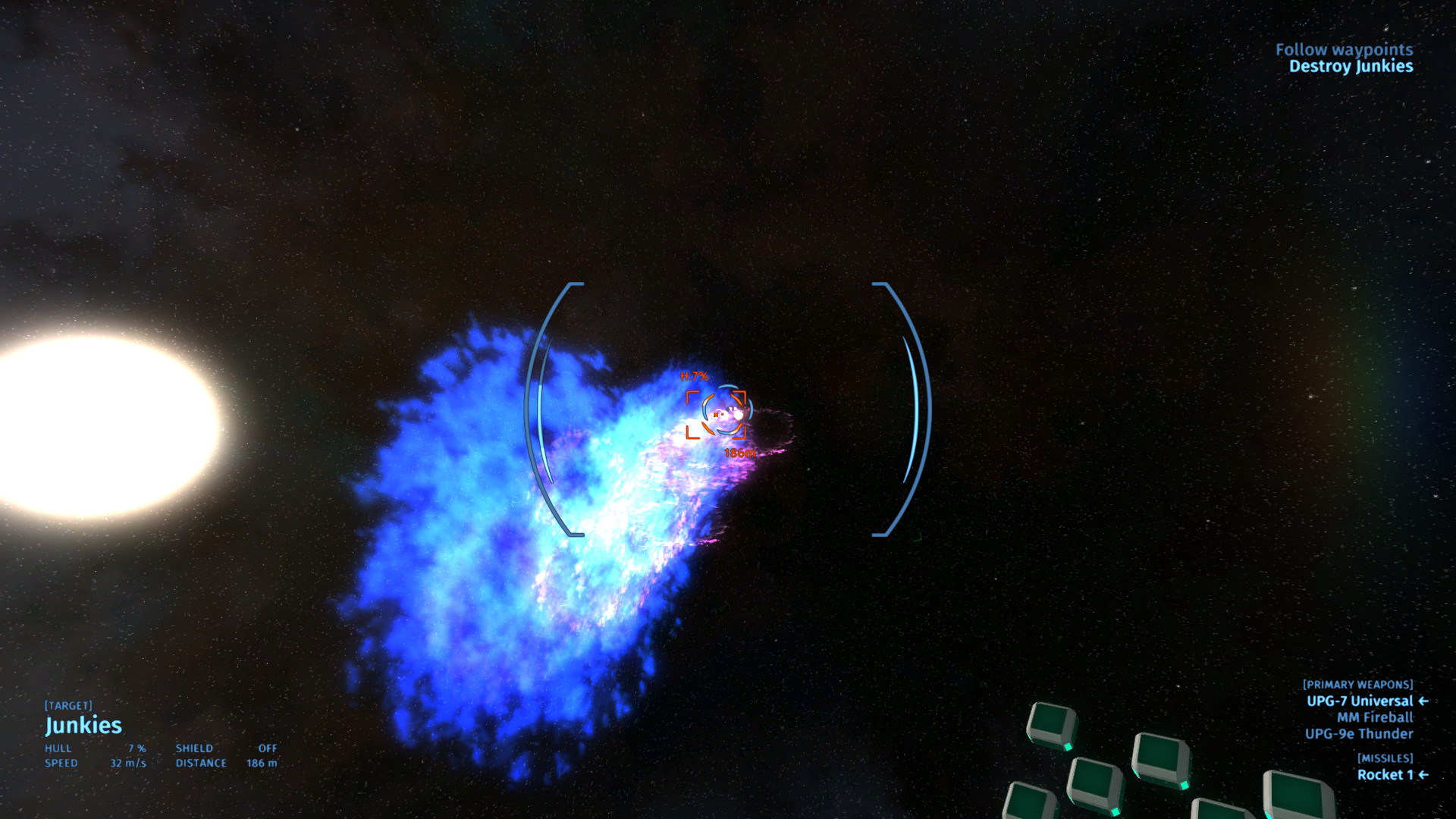Image resolution: width=1456 pixels, height=819 pixels.
Task: Switch primary weapon to UPG-9e Thunder
Action: pos(1359,734)
